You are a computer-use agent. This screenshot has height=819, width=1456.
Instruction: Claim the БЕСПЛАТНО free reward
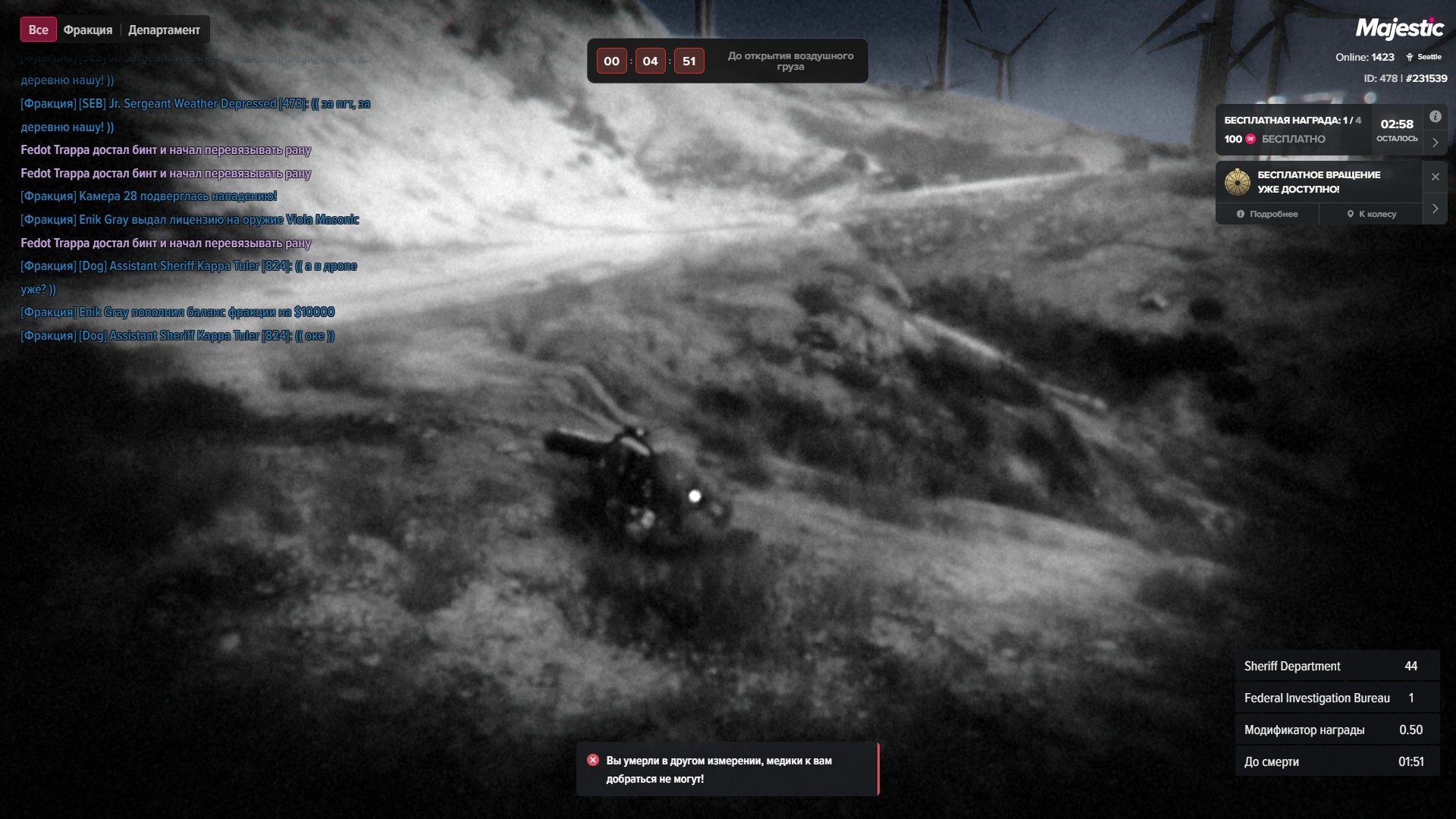(1293, 139)
